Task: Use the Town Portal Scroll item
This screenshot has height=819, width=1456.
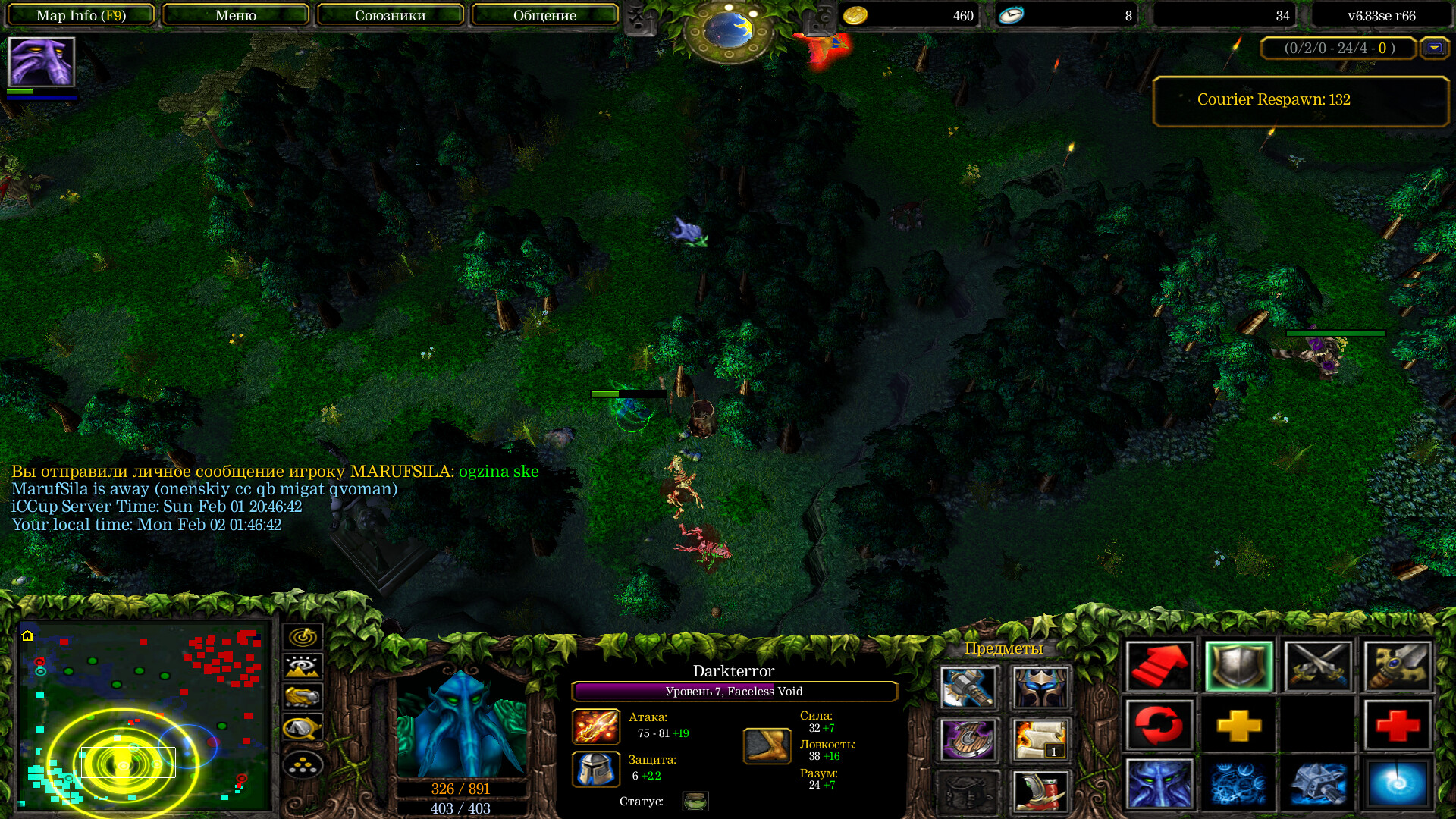Action: (x=1040, y=739)
